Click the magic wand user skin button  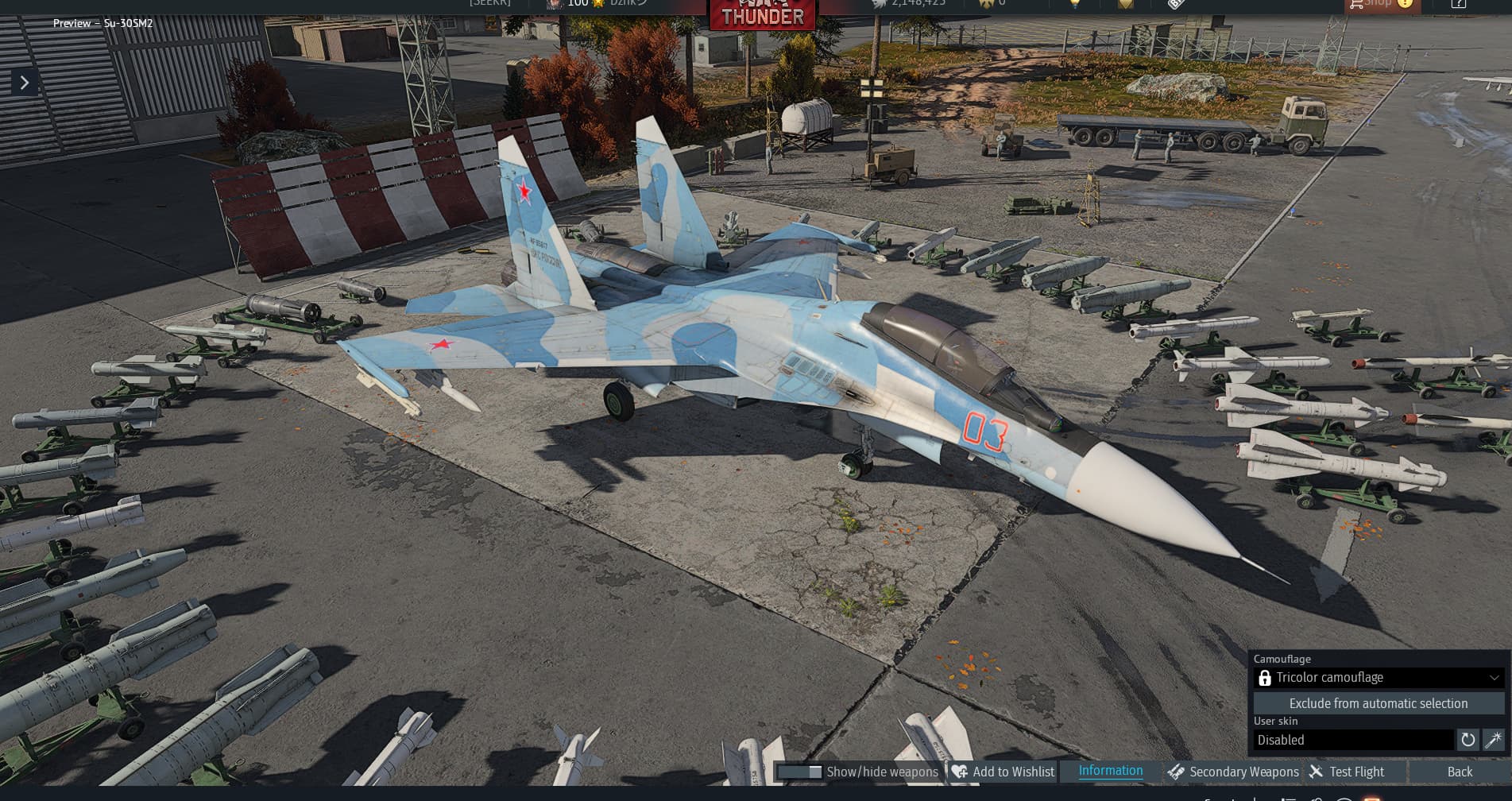[x=1494, y=740]
